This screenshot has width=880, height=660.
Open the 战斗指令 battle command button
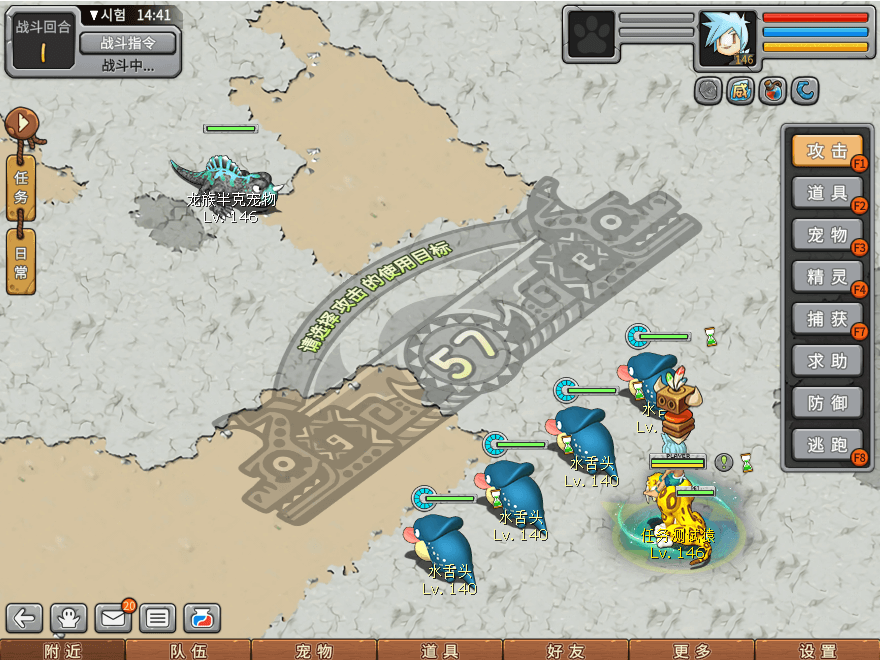(x=127, y=43)
